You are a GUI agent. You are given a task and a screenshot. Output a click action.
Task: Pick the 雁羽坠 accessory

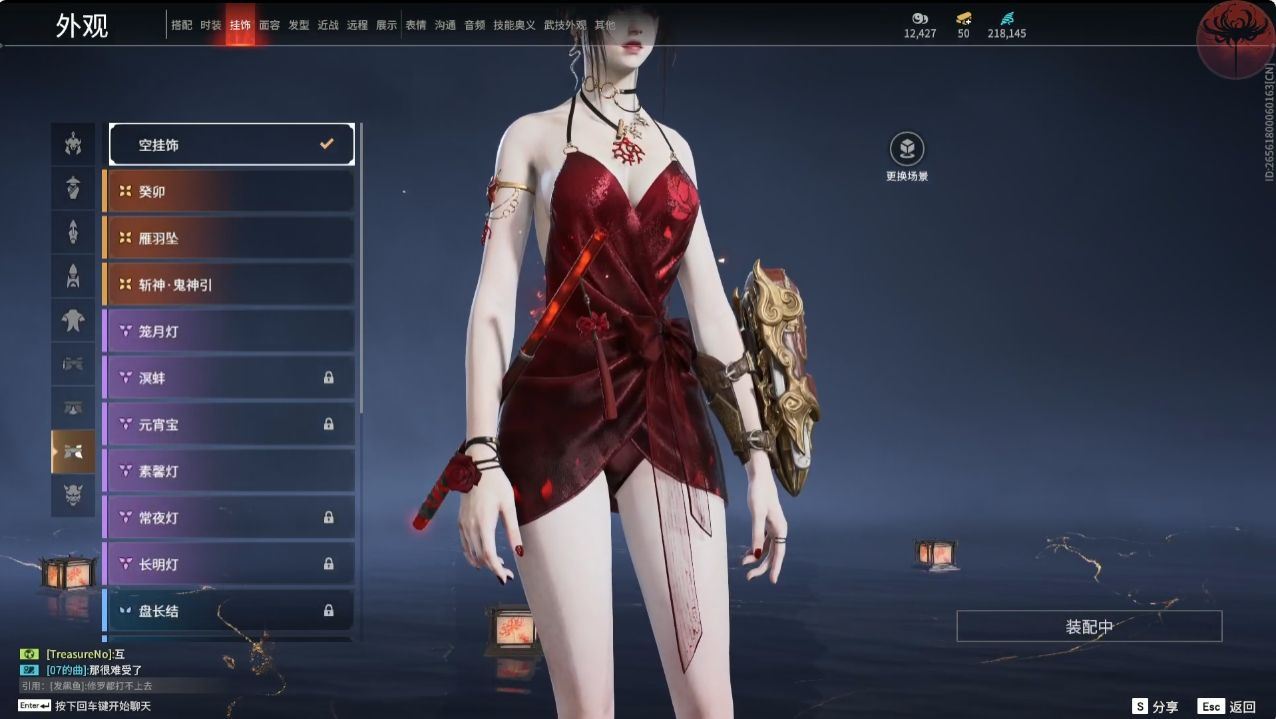coord(229,238)
